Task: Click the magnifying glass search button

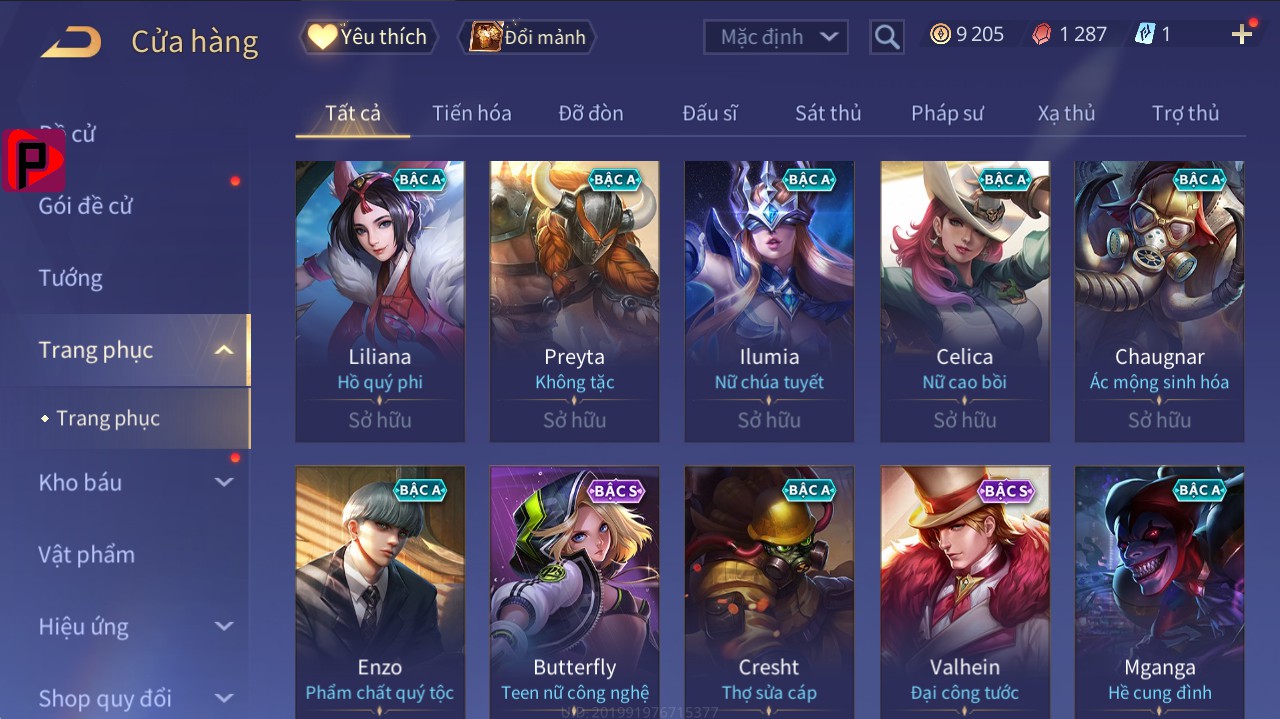Action: pyautogui.click(x=886, y=37)
